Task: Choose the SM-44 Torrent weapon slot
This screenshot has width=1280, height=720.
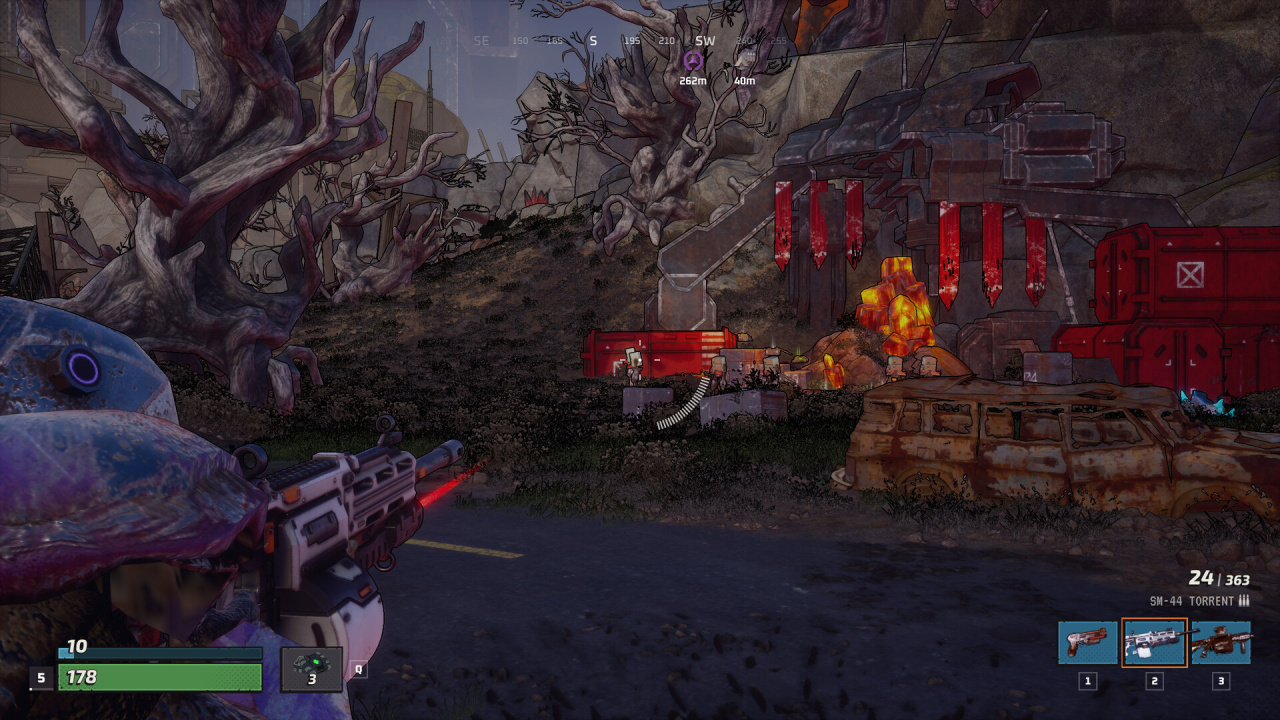Action: click(1154, 642)
